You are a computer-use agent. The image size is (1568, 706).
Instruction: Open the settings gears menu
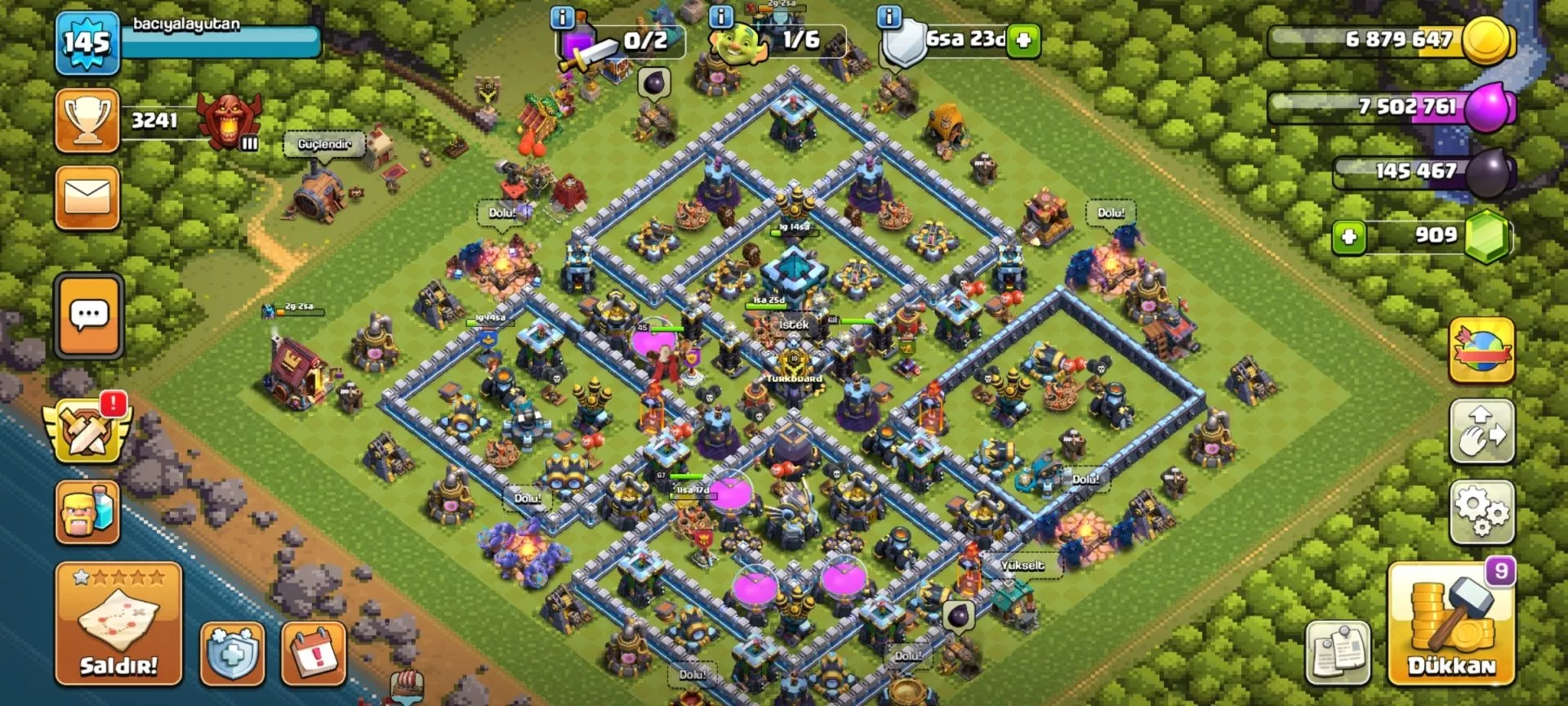point(1481,512)
